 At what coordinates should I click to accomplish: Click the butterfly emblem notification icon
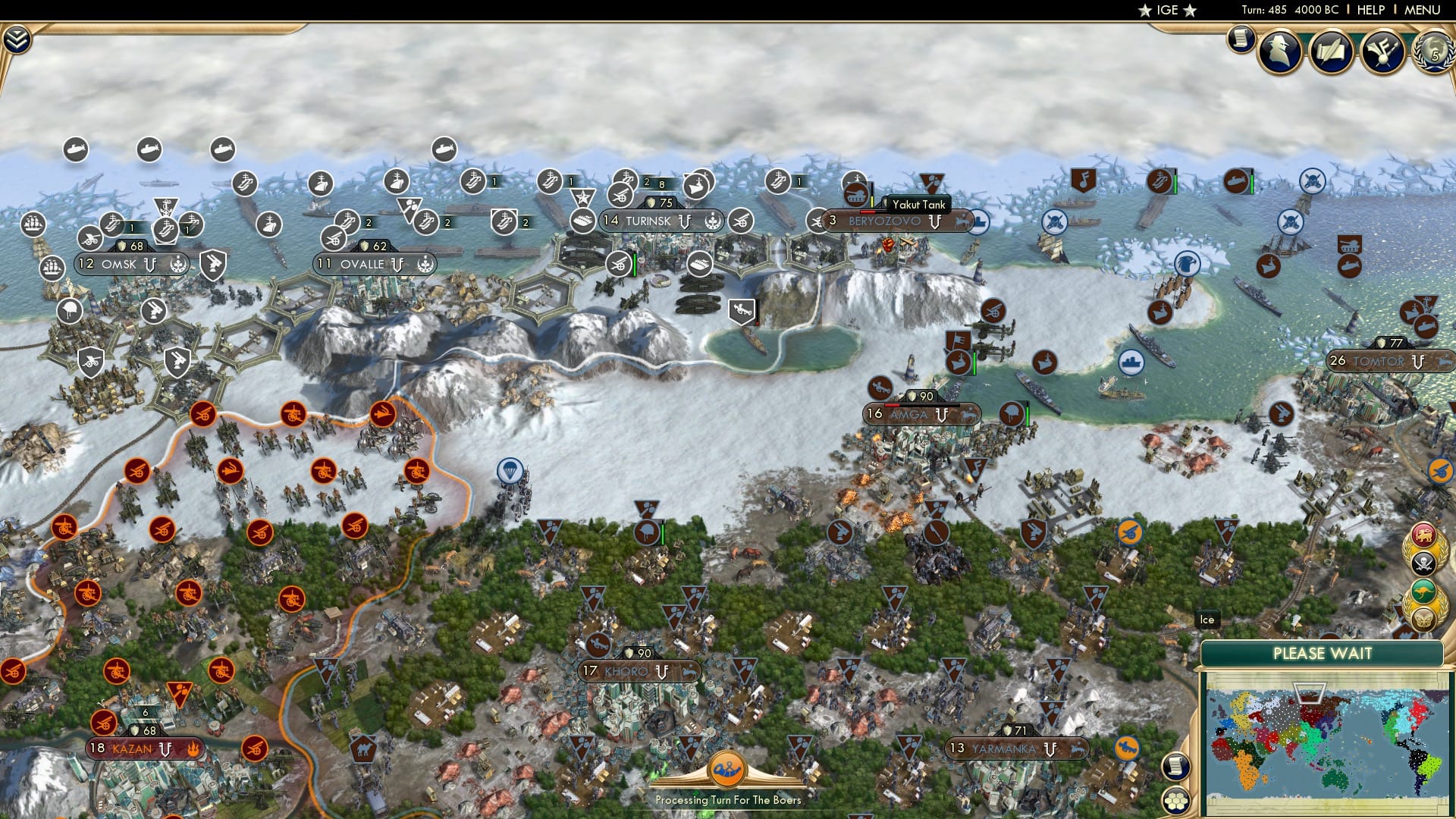click(x=1423, y=620)
